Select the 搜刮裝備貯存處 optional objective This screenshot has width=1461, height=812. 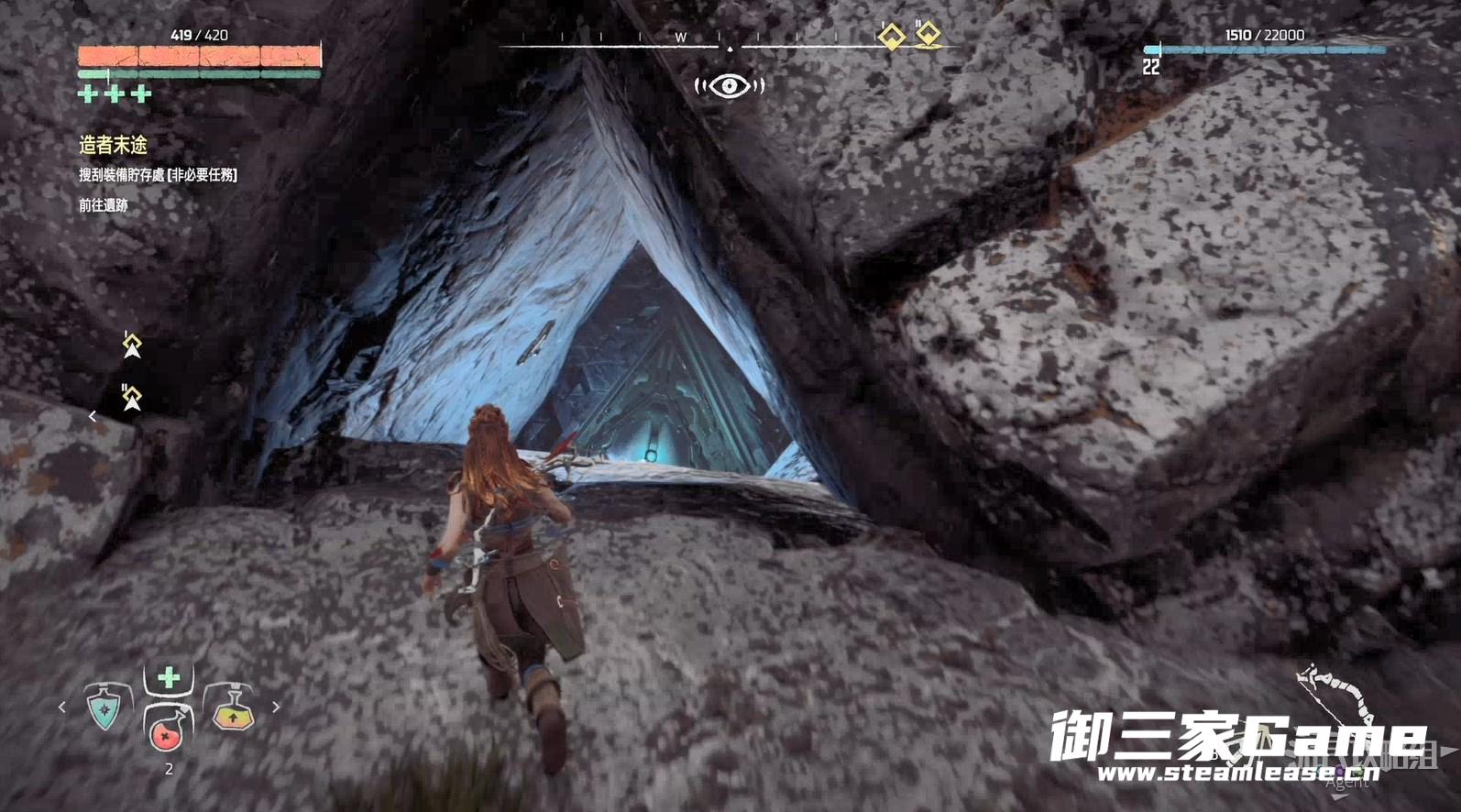pos(158,175)
